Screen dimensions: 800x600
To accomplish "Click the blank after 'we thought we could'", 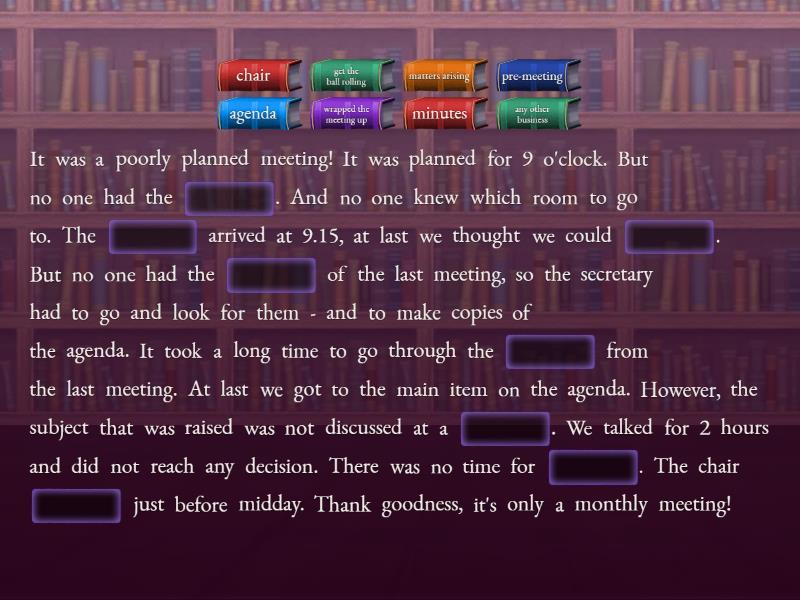I will click(x=669, y=237).
